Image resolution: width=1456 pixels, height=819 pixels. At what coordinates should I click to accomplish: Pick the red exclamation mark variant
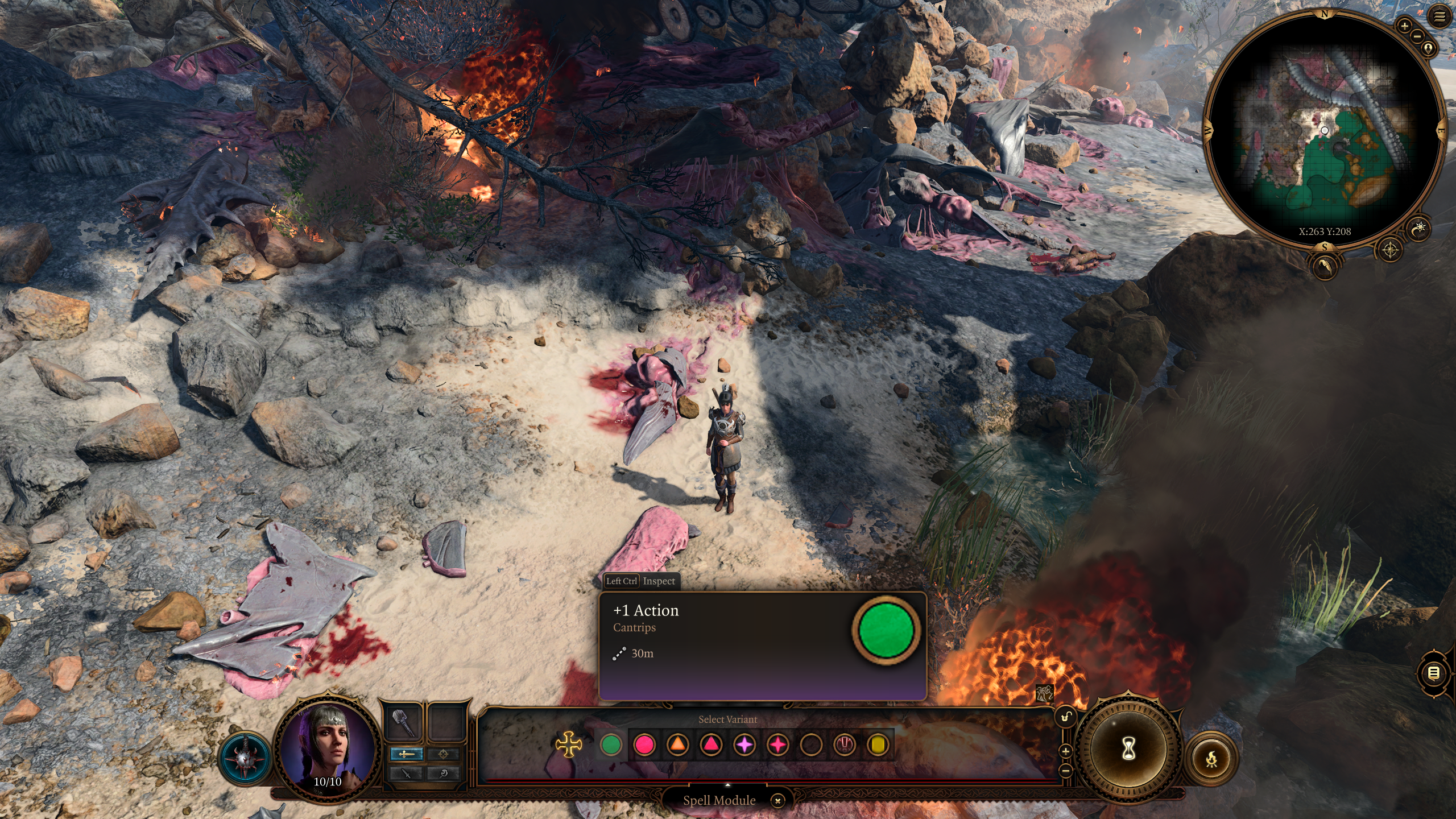pyautogui.click(x=845, y=745)
